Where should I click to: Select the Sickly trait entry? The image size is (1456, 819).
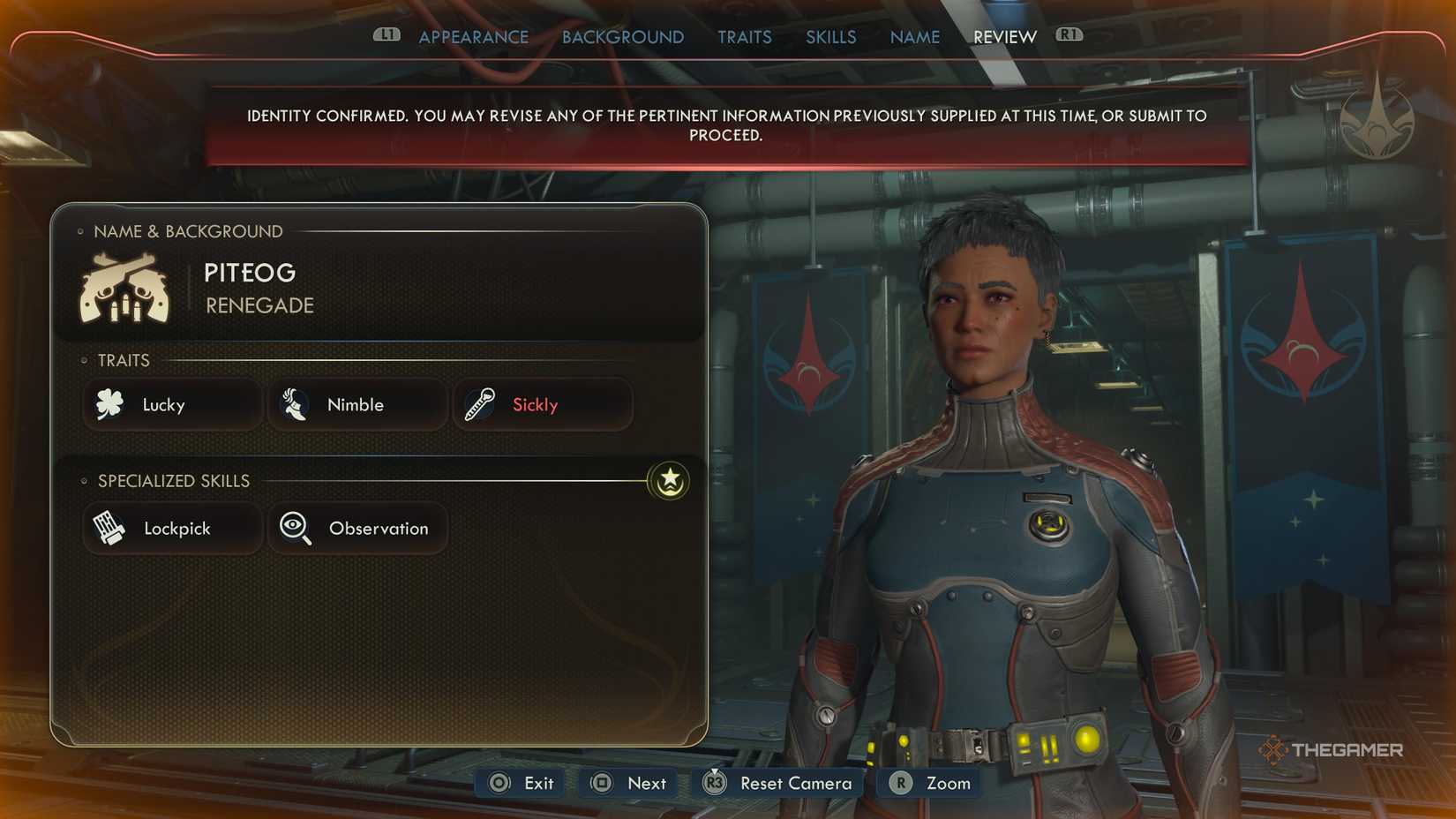(543, 404)
